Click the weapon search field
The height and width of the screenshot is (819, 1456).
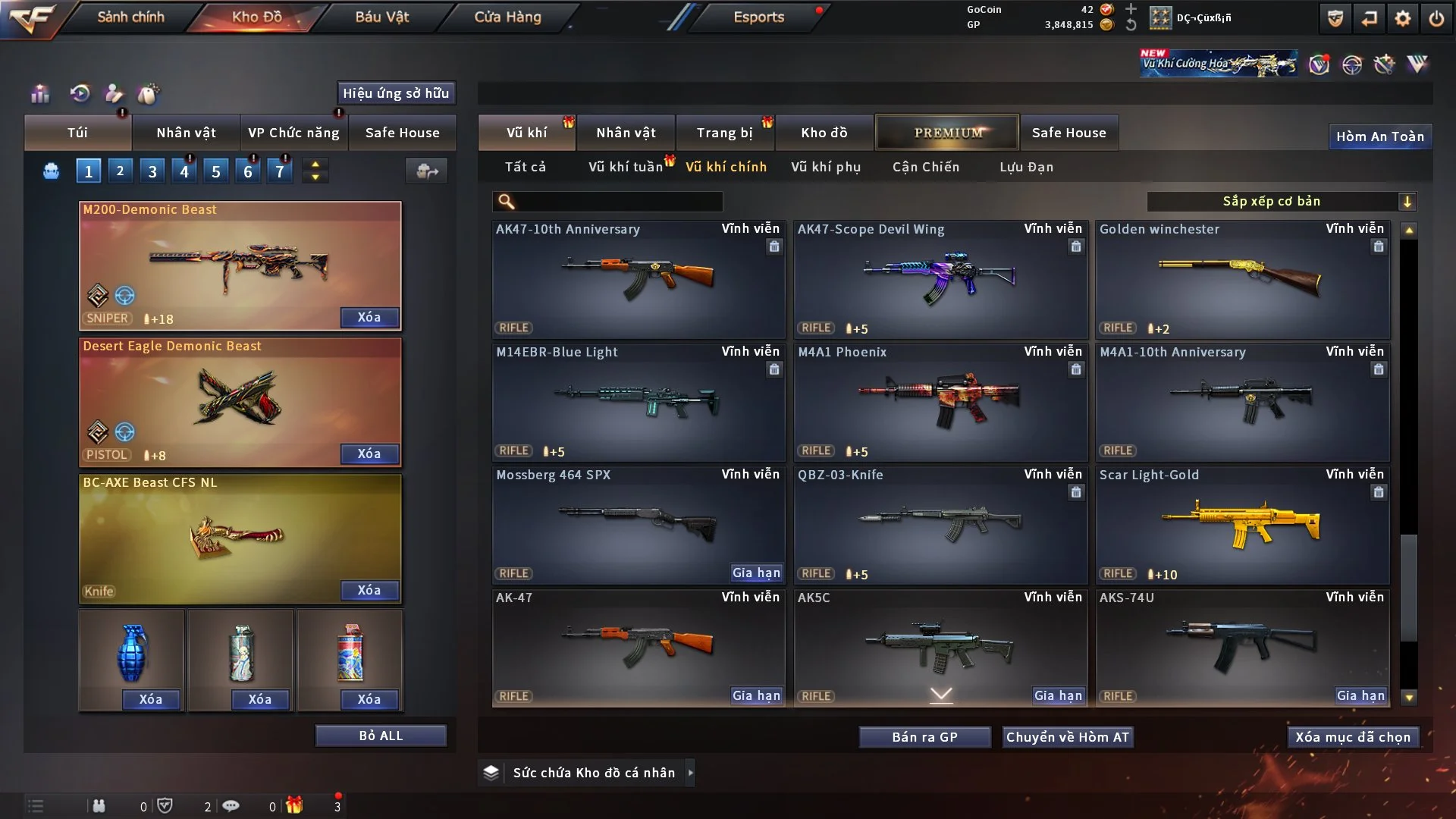[618, 201]
